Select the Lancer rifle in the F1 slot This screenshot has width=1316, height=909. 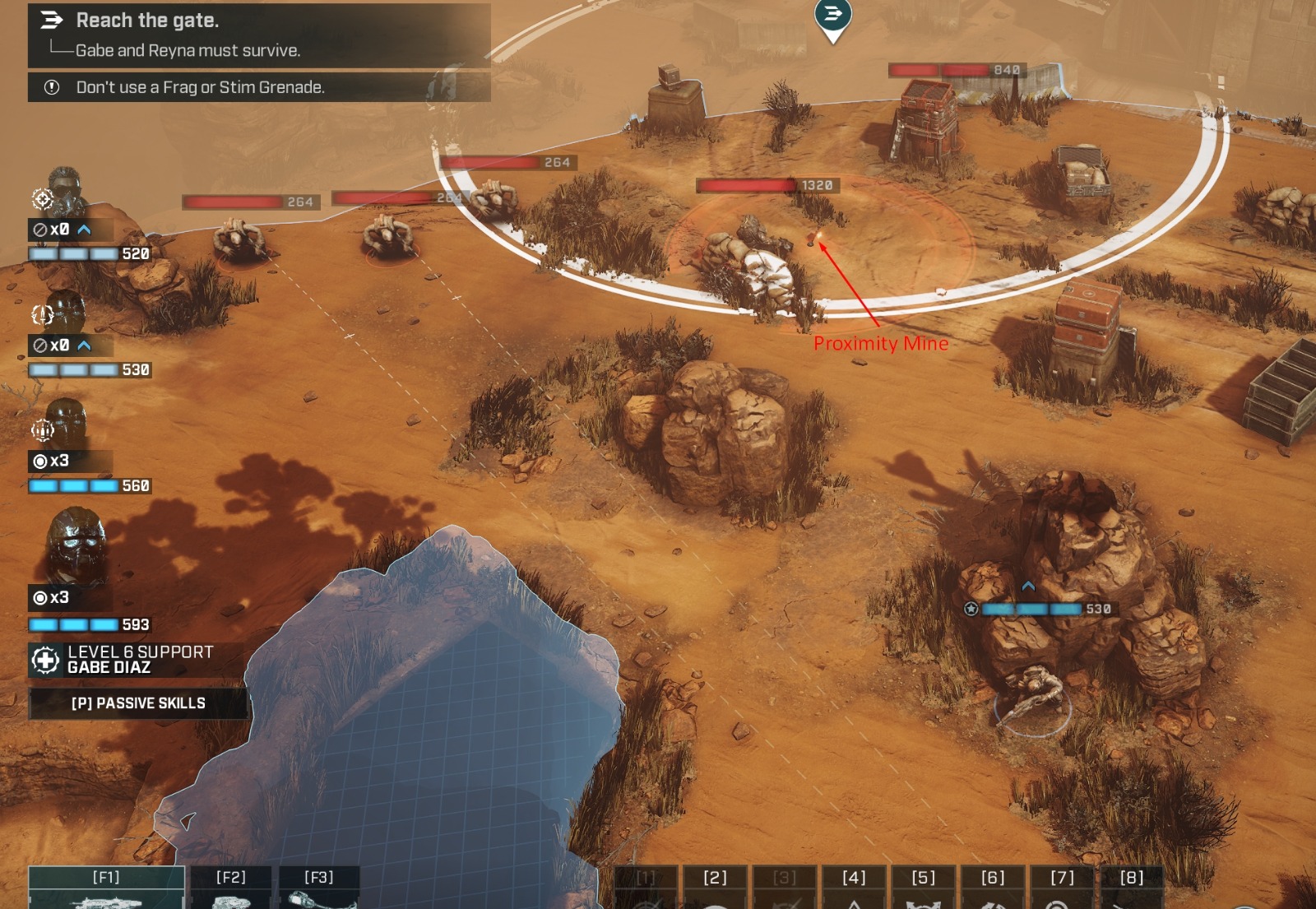[107, 893]
